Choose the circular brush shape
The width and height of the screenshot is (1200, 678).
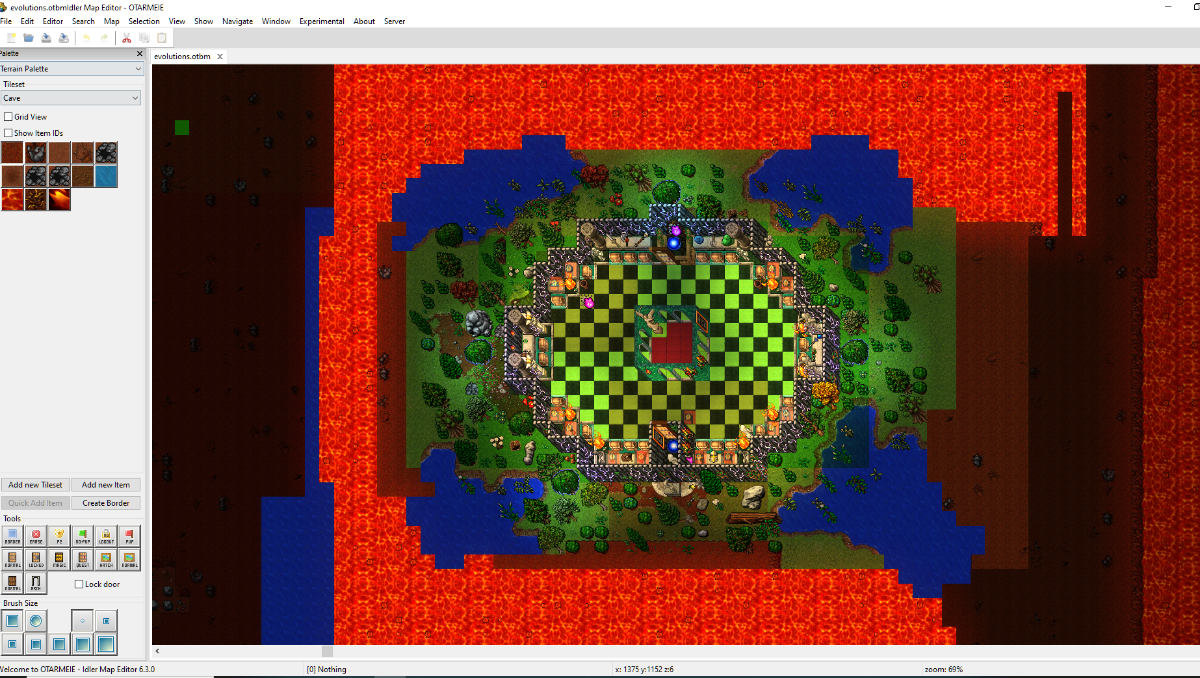click(x=36, y=621)
